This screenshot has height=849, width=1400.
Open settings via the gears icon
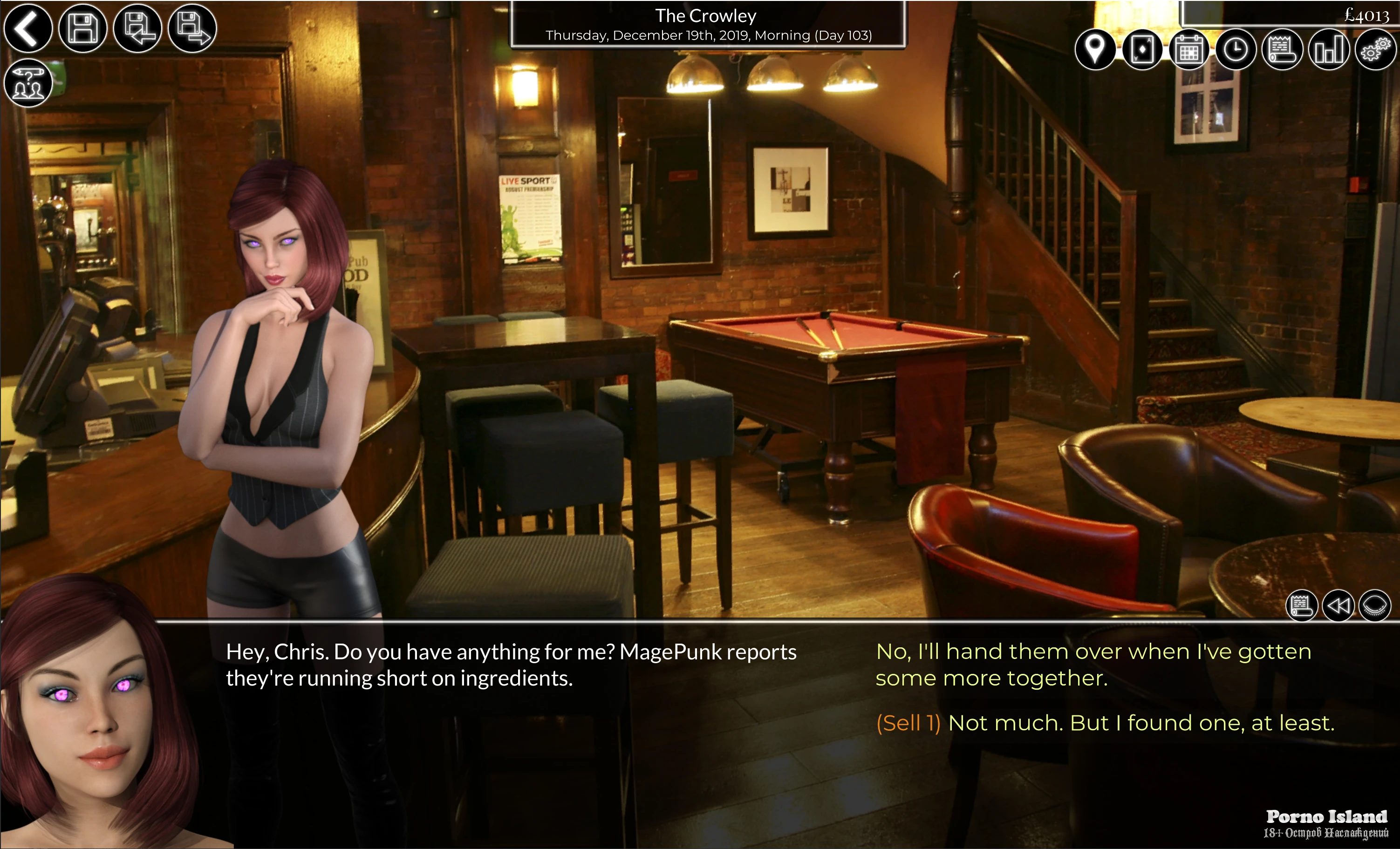click(1375, 50)
